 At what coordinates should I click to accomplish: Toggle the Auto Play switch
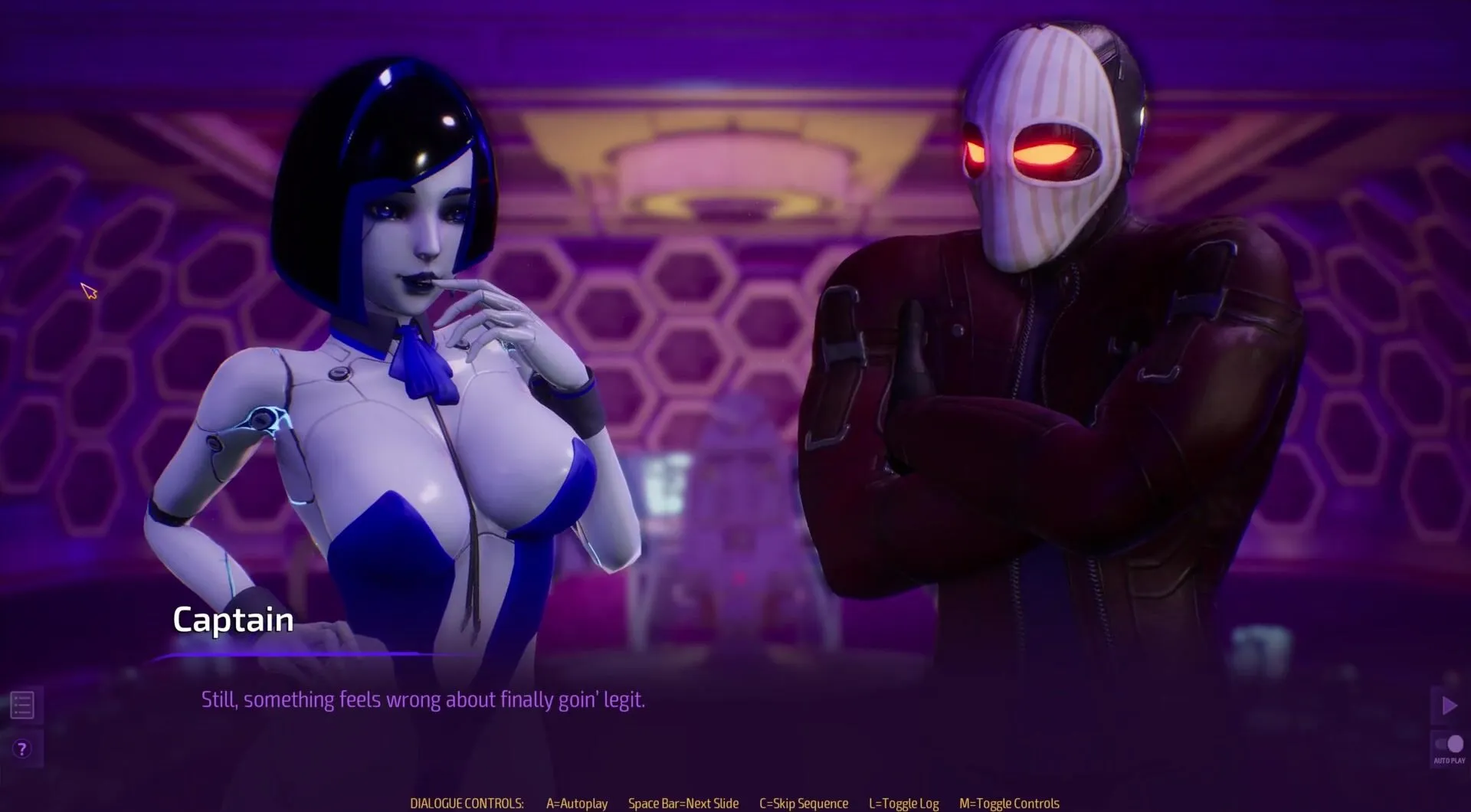coord(1449,745)
